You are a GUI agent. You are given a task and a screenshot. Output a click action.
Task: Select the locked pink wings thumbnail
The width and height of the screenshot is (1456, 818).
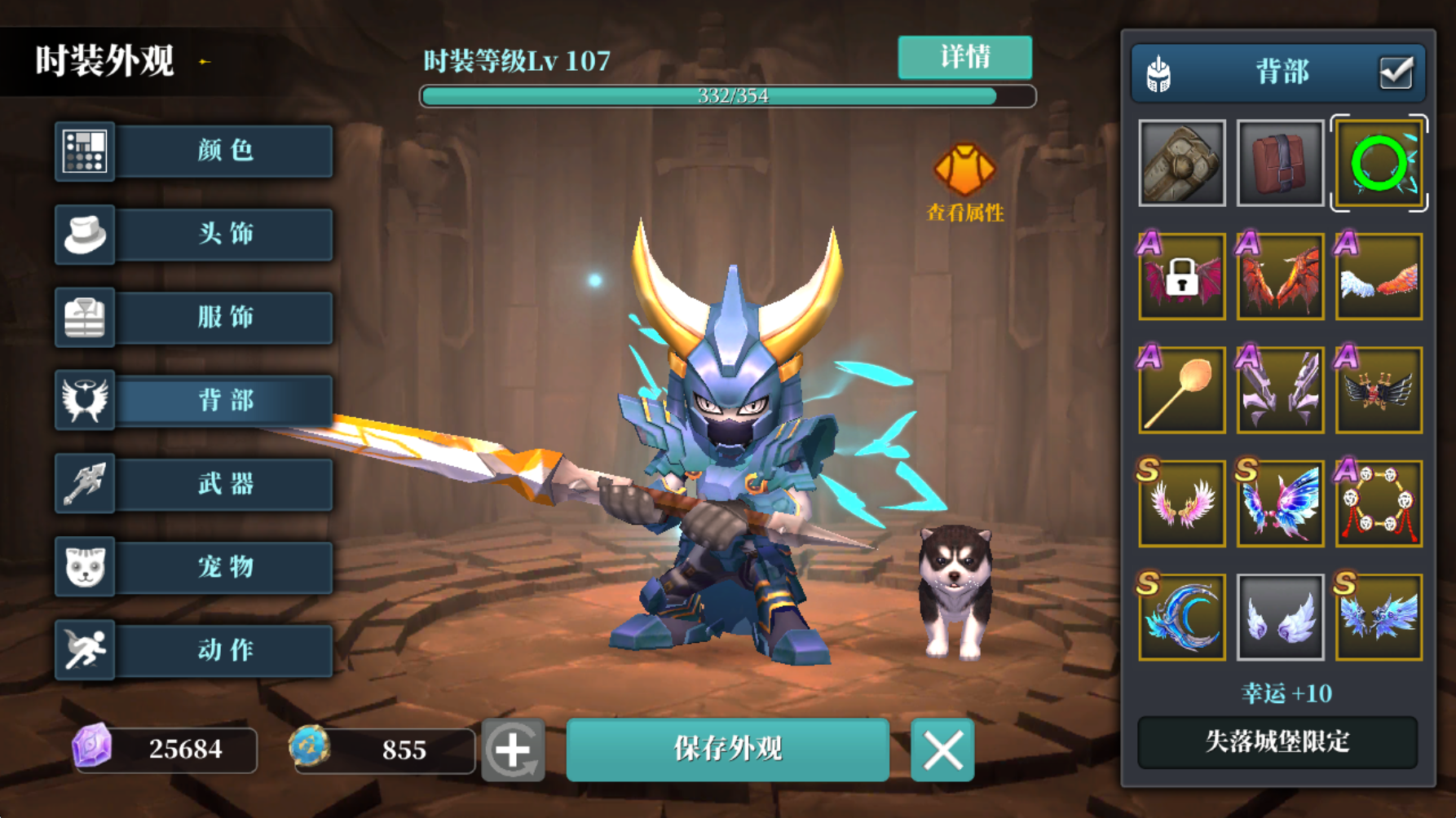pos(1181,276)
